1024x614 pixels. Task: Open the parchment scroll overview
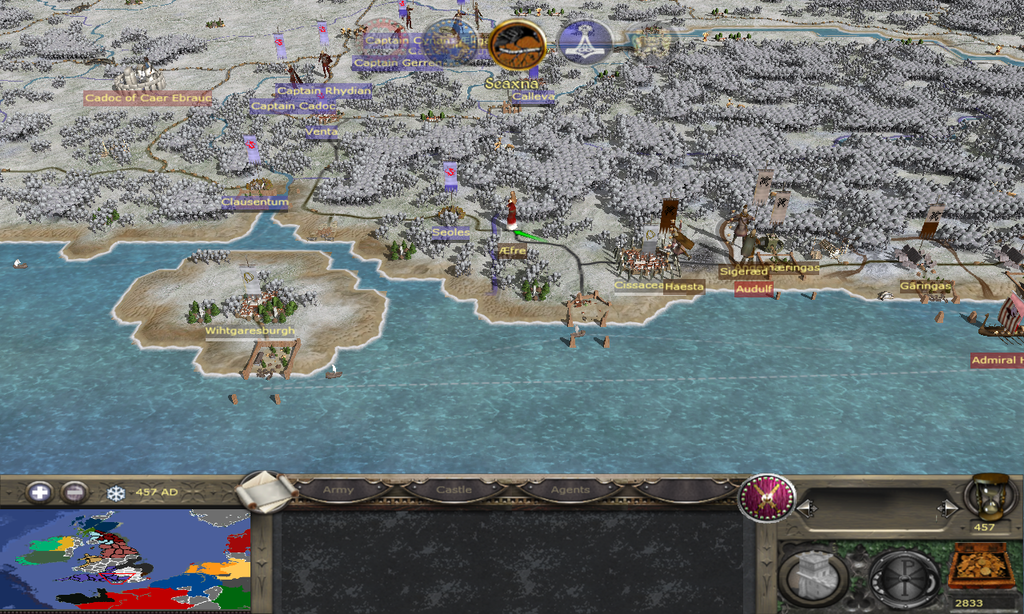pos(267,491)
